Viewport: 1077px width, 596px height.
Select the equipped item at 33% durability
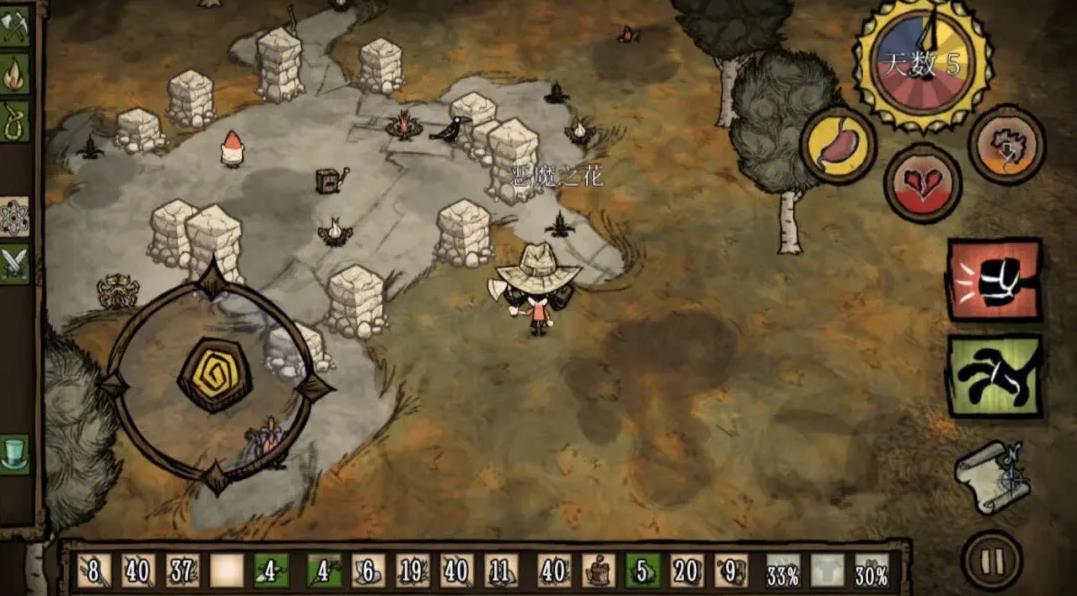click(783, 571)
